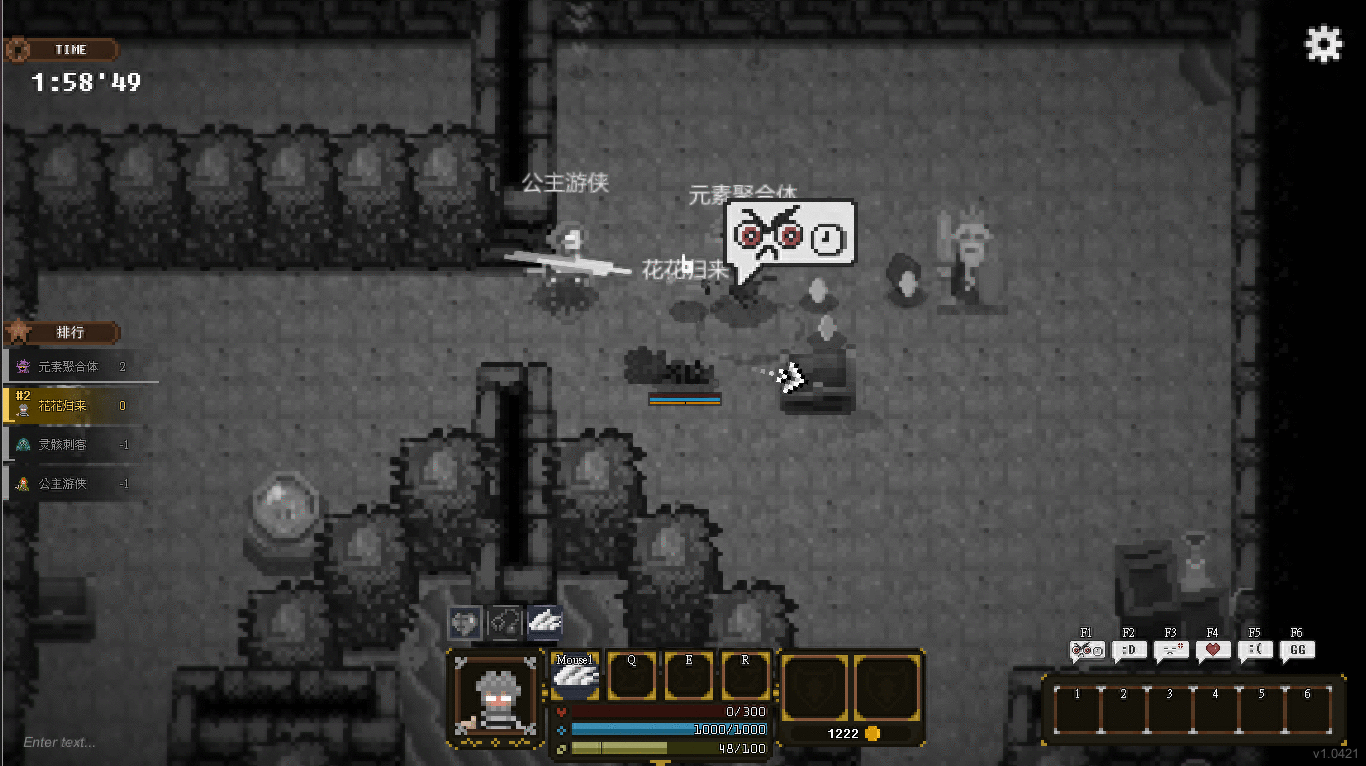This screenshot has width=1366, height=766.
Task: Select the 公主游侠 ranking row
Action: [80, 484]
